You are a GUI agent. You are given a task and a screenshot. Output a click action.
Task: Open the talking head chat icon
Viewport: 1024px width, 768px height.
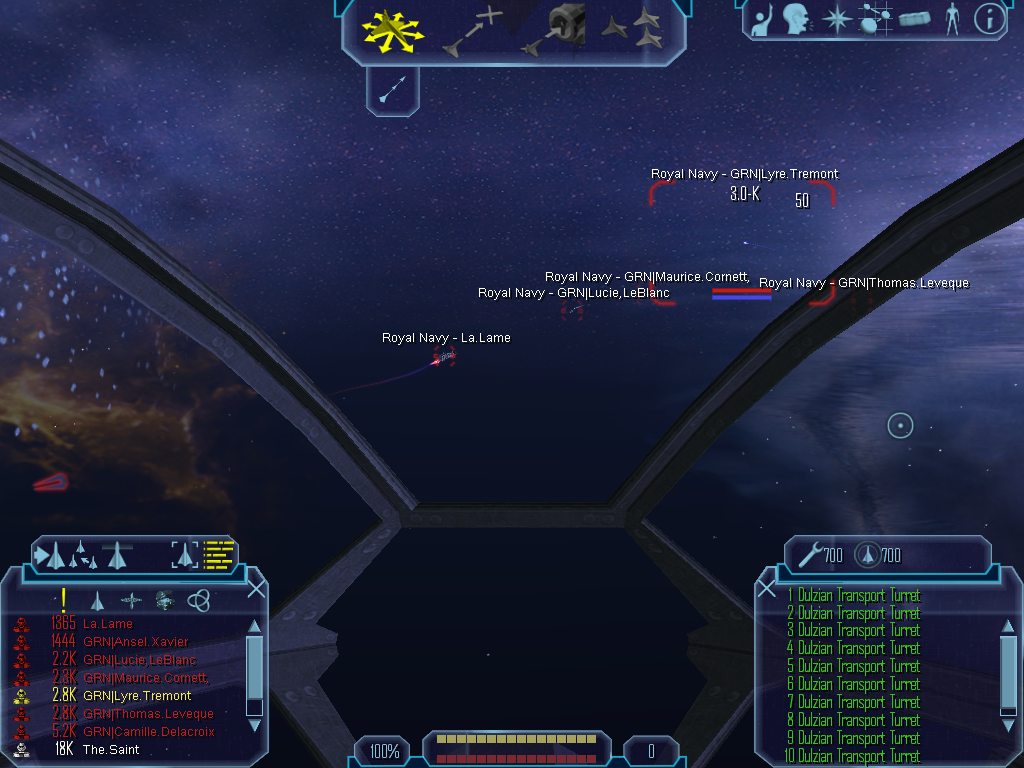(x=796, y=18)
